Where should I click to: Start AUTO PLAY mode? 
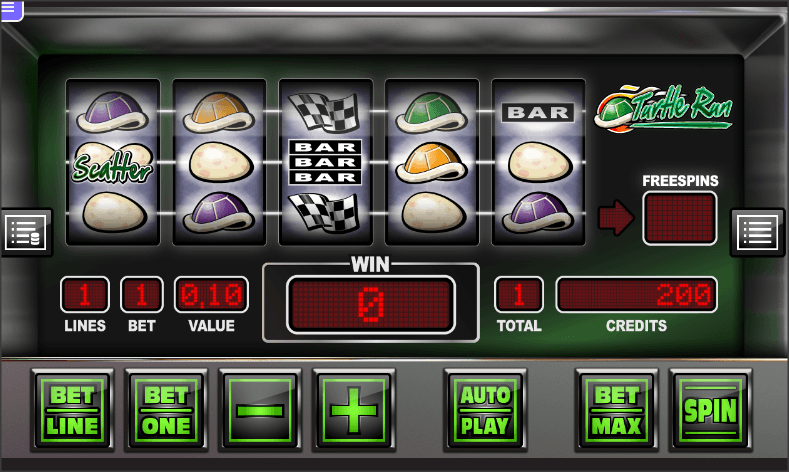[485, 410]
